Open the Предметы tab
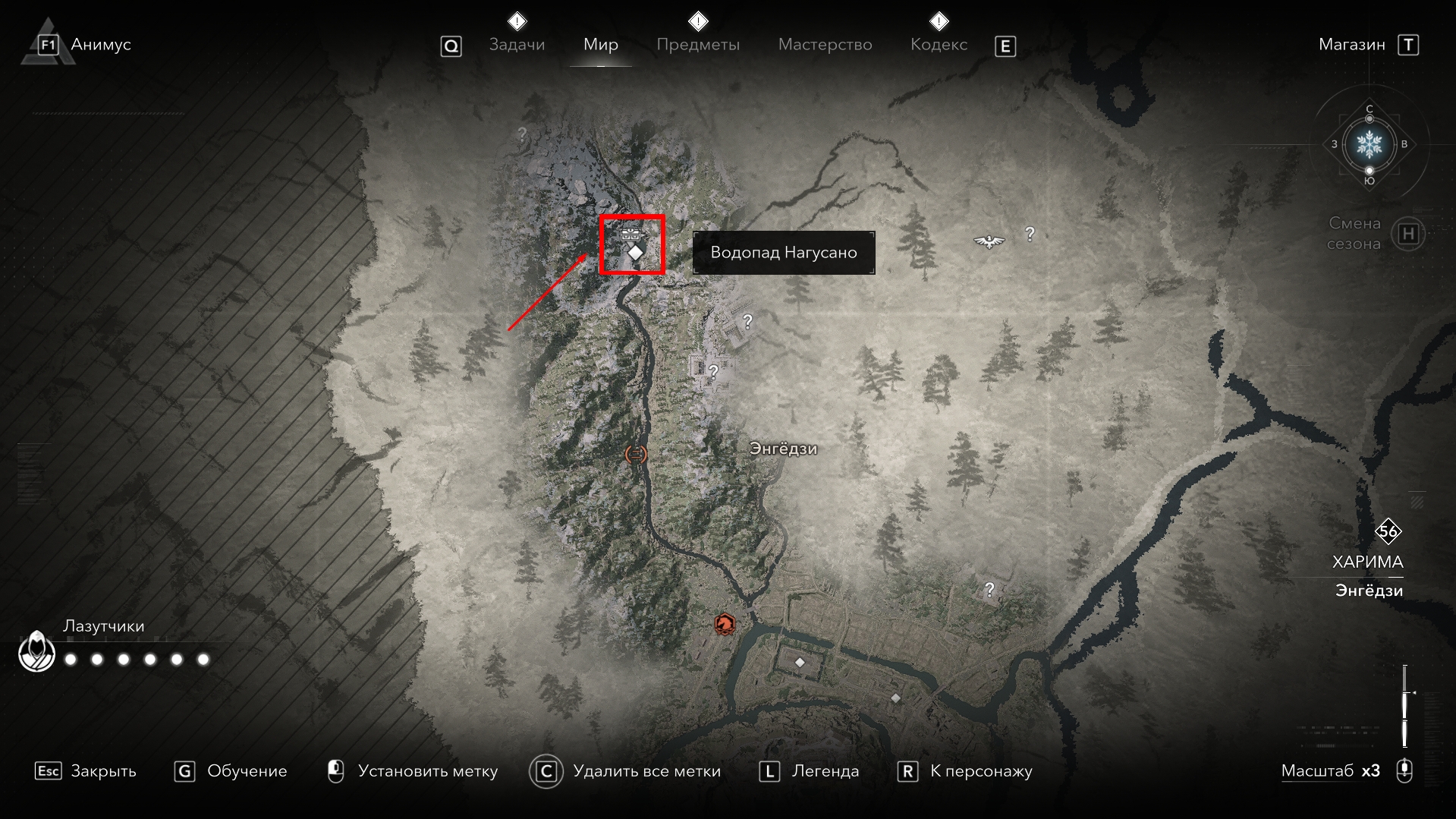 tap(697, 45)
